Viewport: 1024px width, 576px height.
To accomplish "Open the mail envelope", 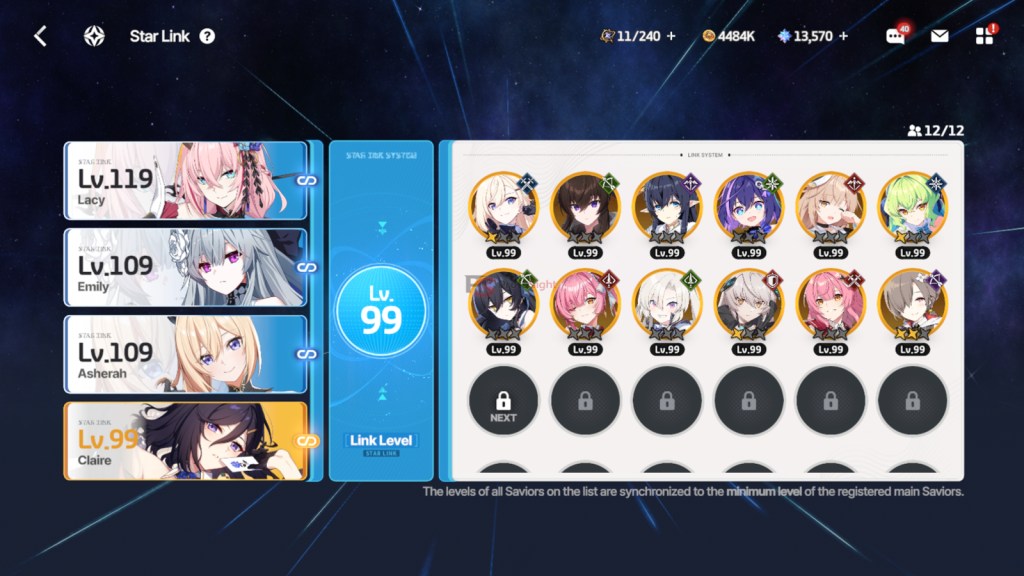I will click(939, 37).
